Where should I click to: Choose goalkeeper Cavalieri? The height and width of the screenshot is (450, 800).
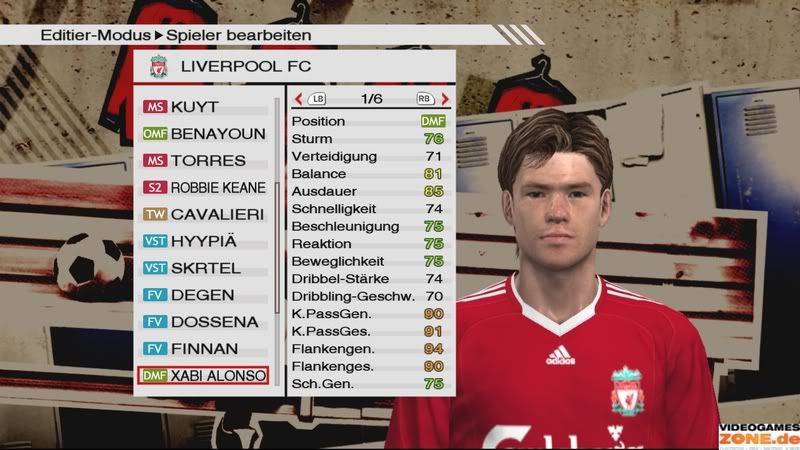click(205, 214)
